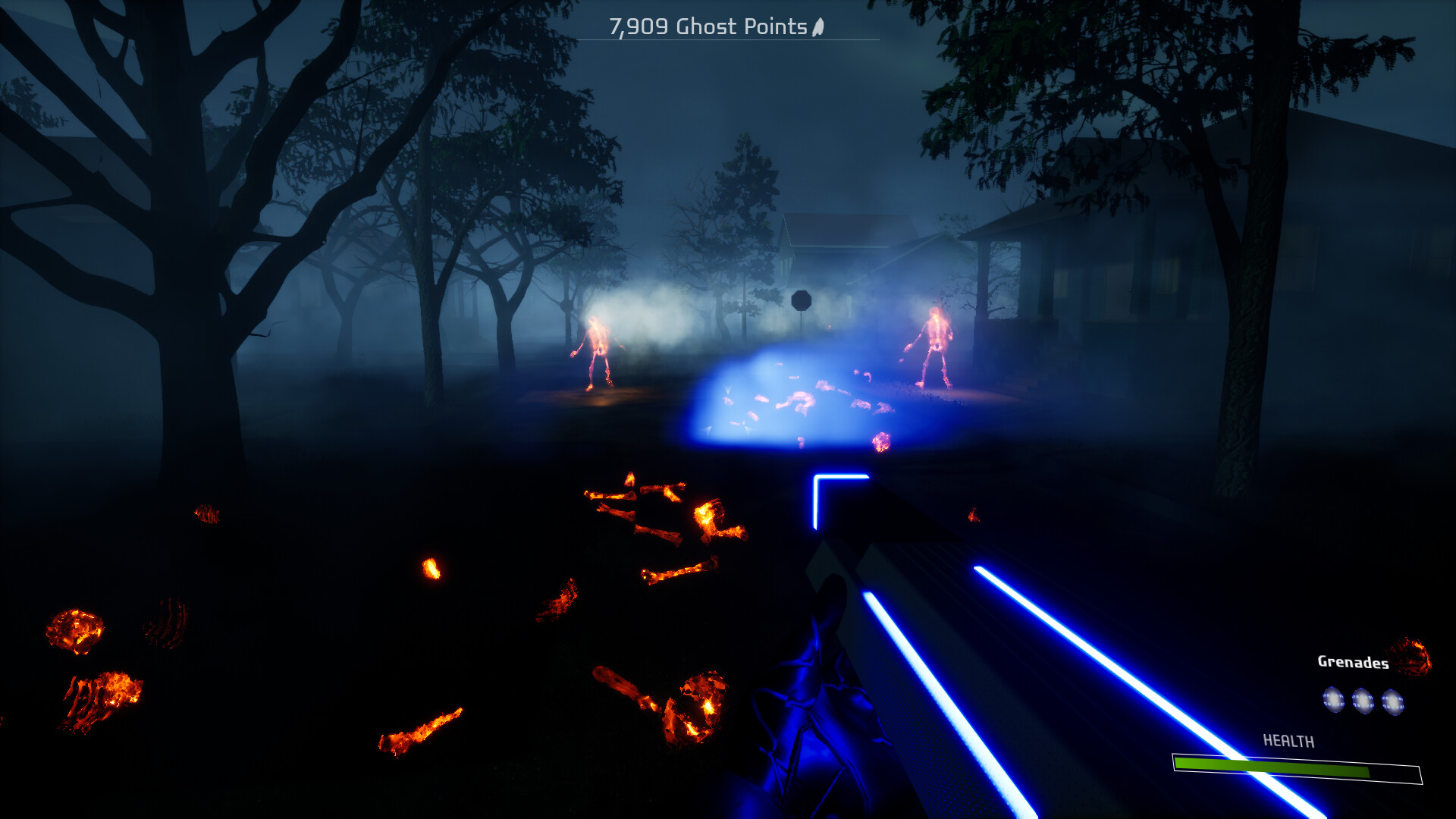Click the stop sign on the street
Image resolution: width=1456 pixels, height=819 pixels.
pos(802,299)
